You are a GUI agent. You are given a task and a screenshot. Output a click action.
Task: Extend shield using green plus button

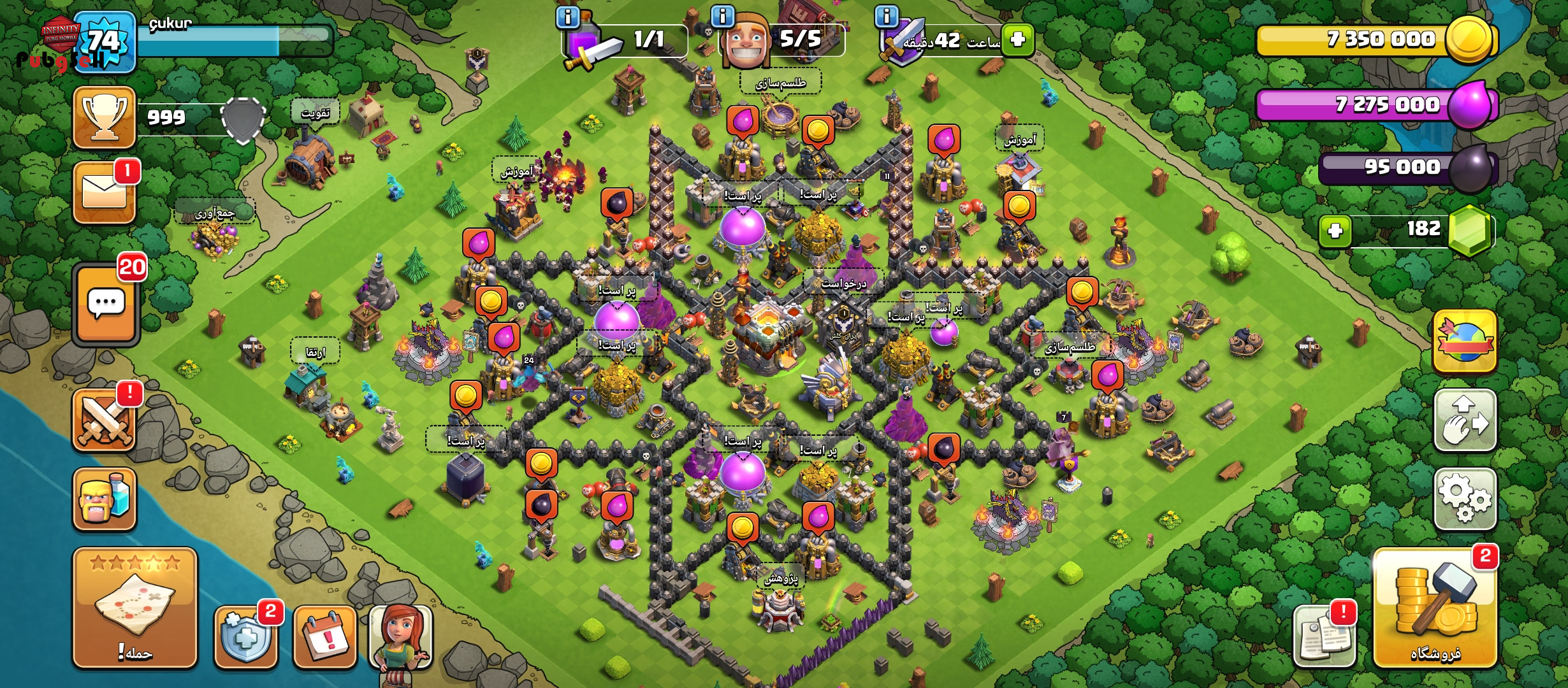[x=1017, y=39]
